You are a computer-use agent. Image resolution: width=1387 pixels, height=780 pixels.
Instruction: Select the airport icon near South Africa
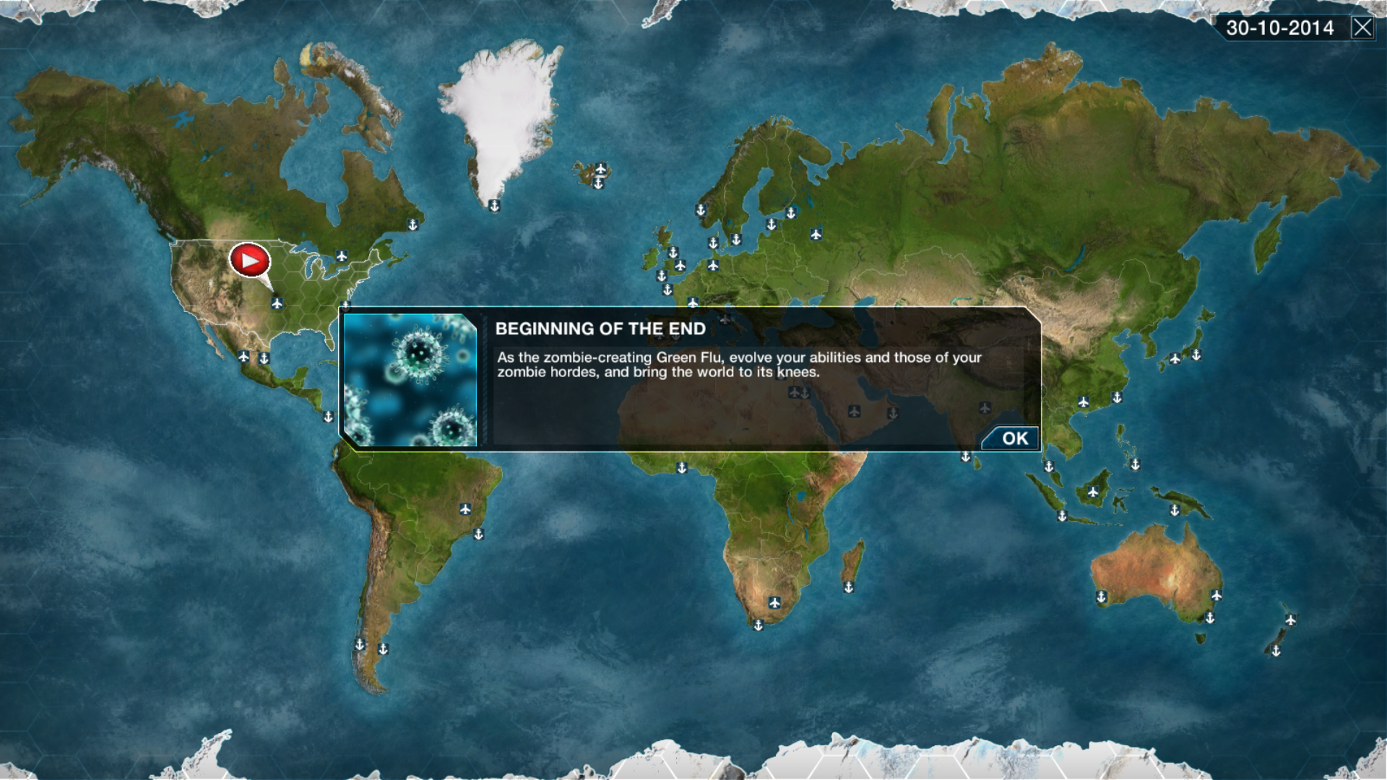pyautogui.click(x=775, y=603)
